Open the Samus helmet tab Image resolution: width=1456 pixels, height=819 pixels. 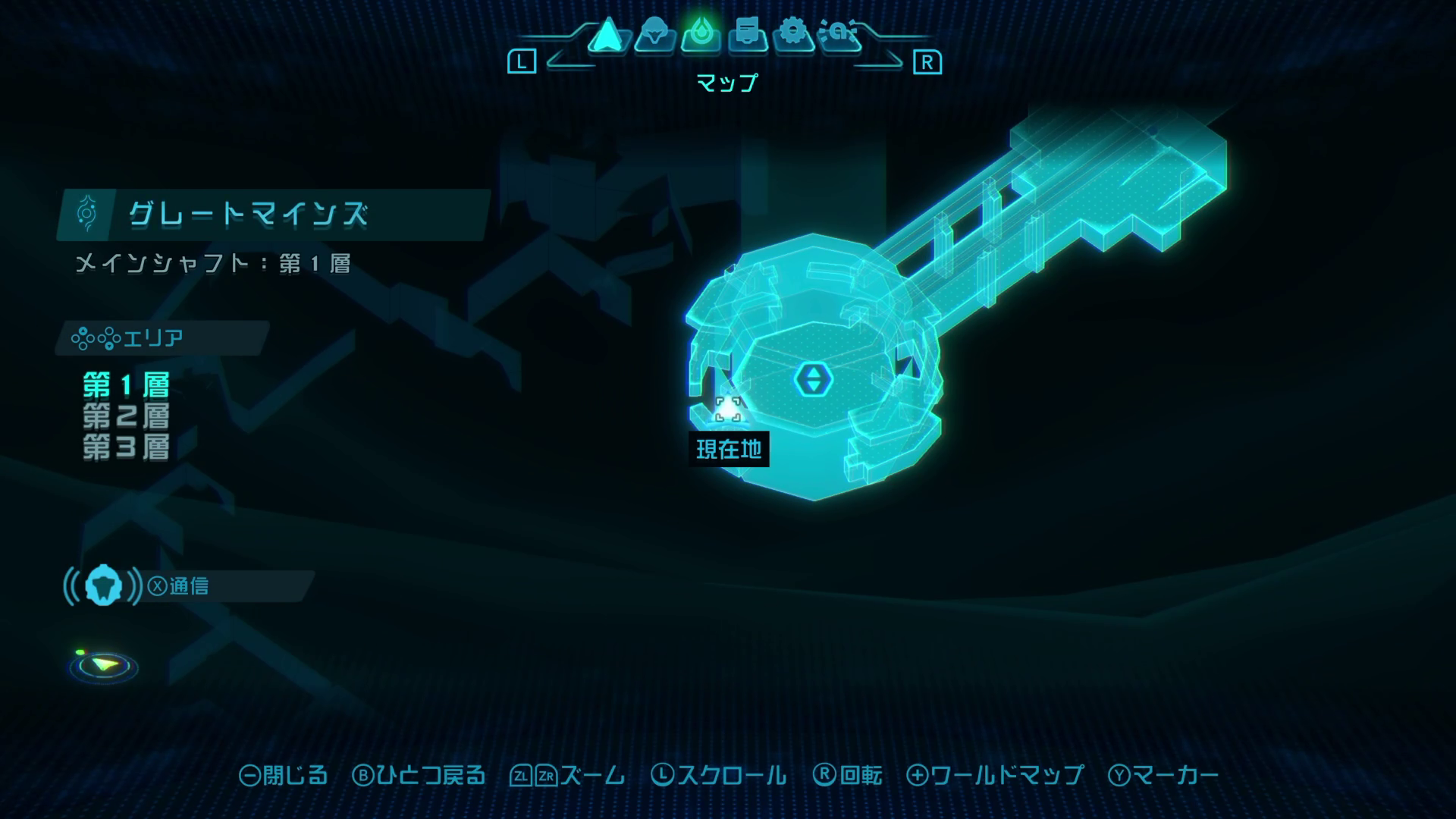pyautogui.click(x=654, y=35)
